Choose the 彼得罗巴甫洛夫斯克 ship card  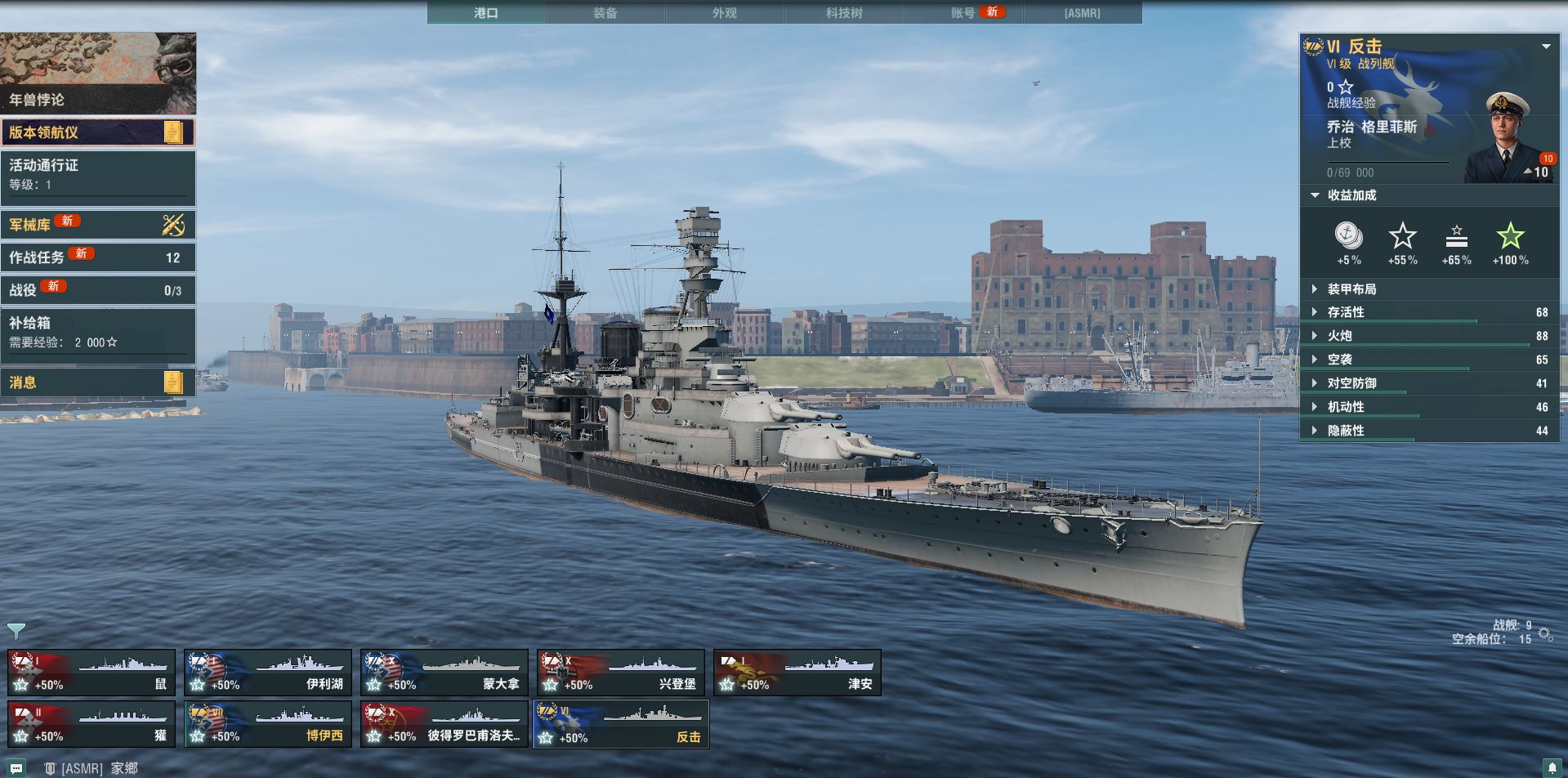(x=444, y=725)
